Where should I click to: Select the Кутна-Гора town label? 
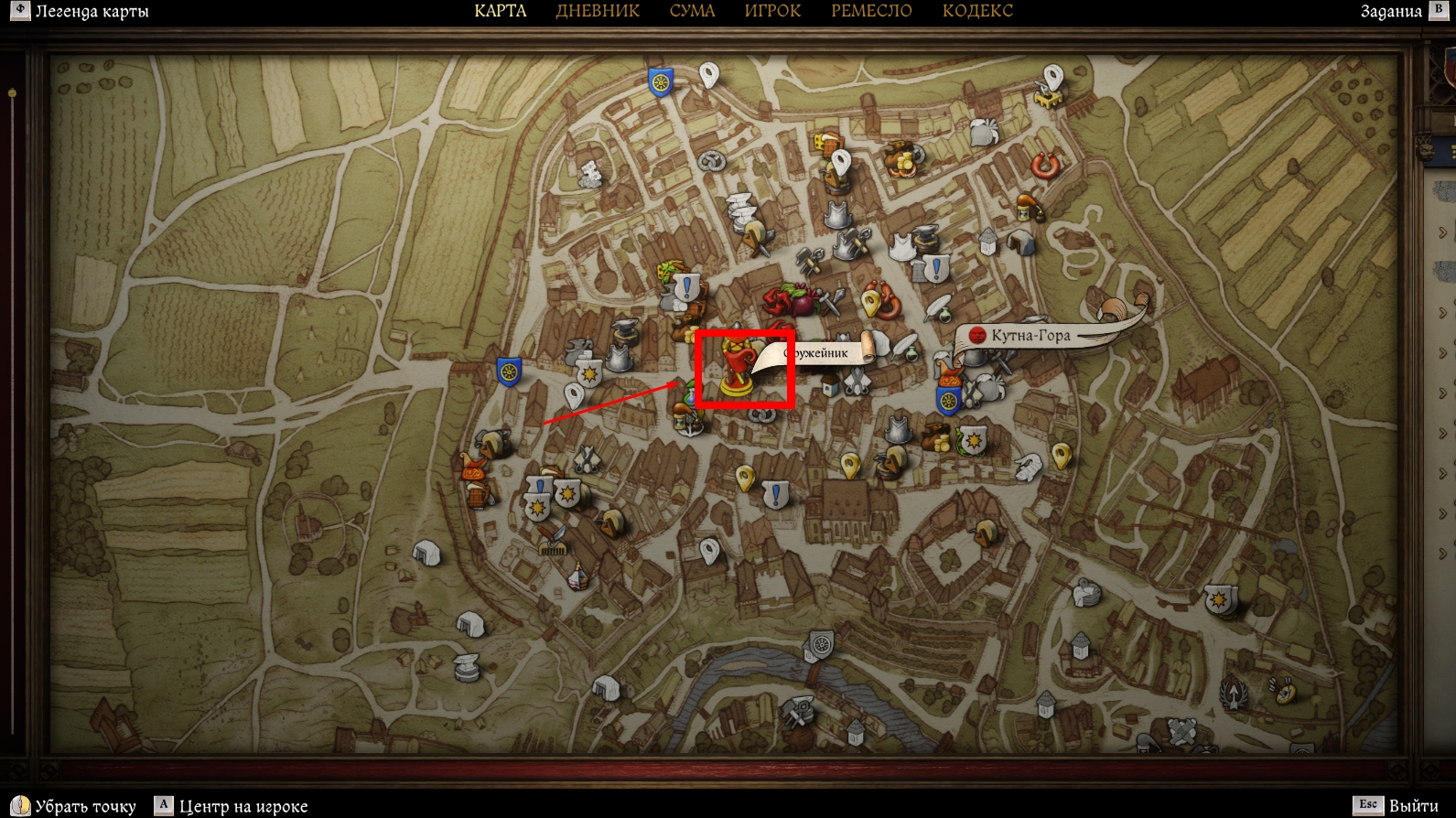tap(1030, 336)
